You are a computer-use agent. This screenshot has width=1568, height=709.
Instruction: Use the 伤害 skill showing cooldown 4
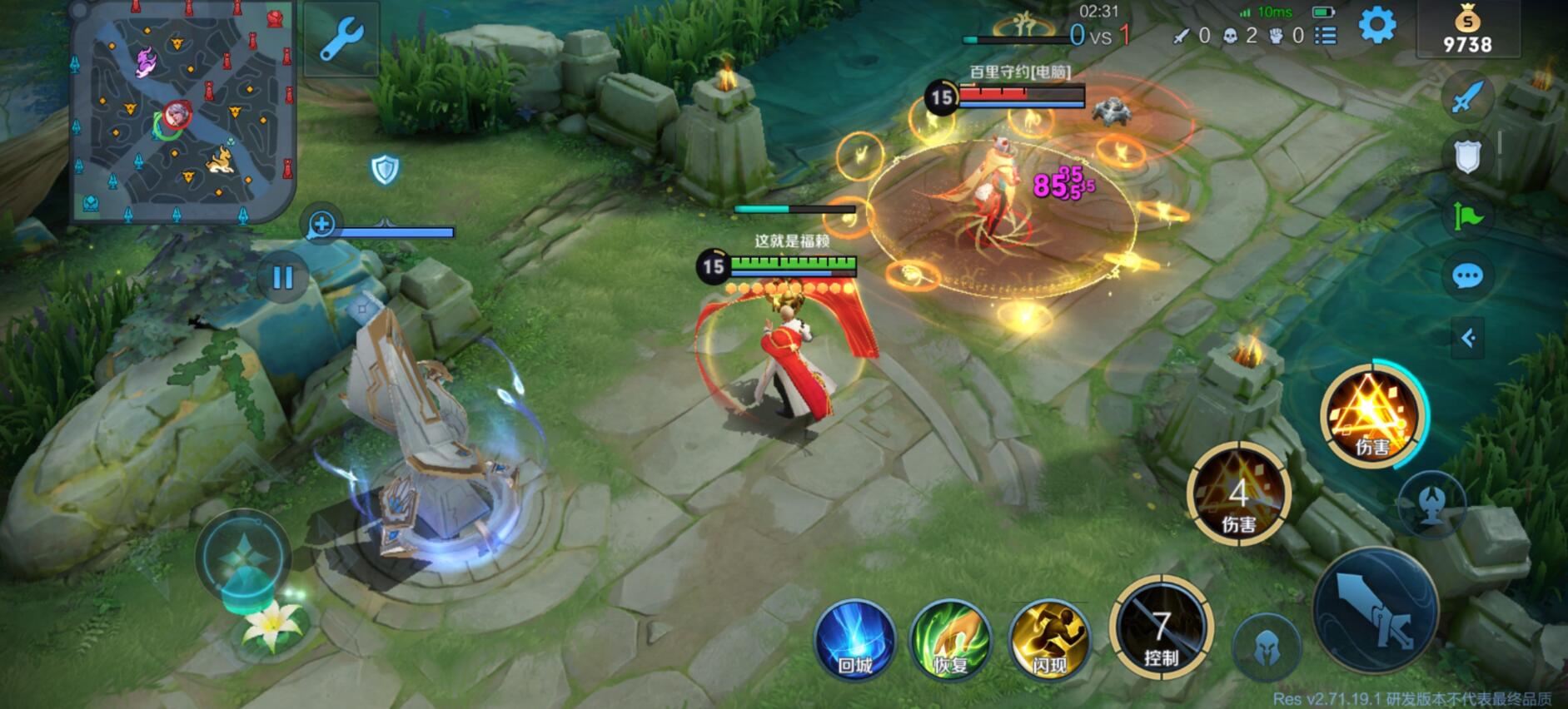(x=1238, y=494)
